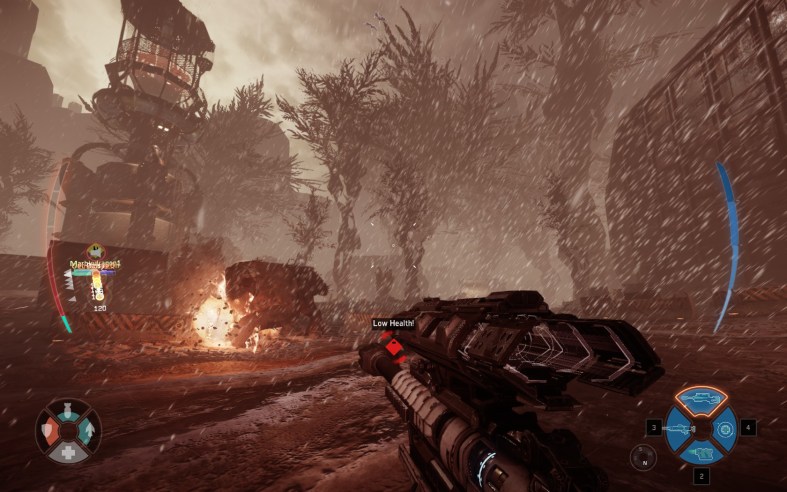Screen dimensions: 787x492
Task: Equip the bottom gun in slot 2
Action: (701, 451)
